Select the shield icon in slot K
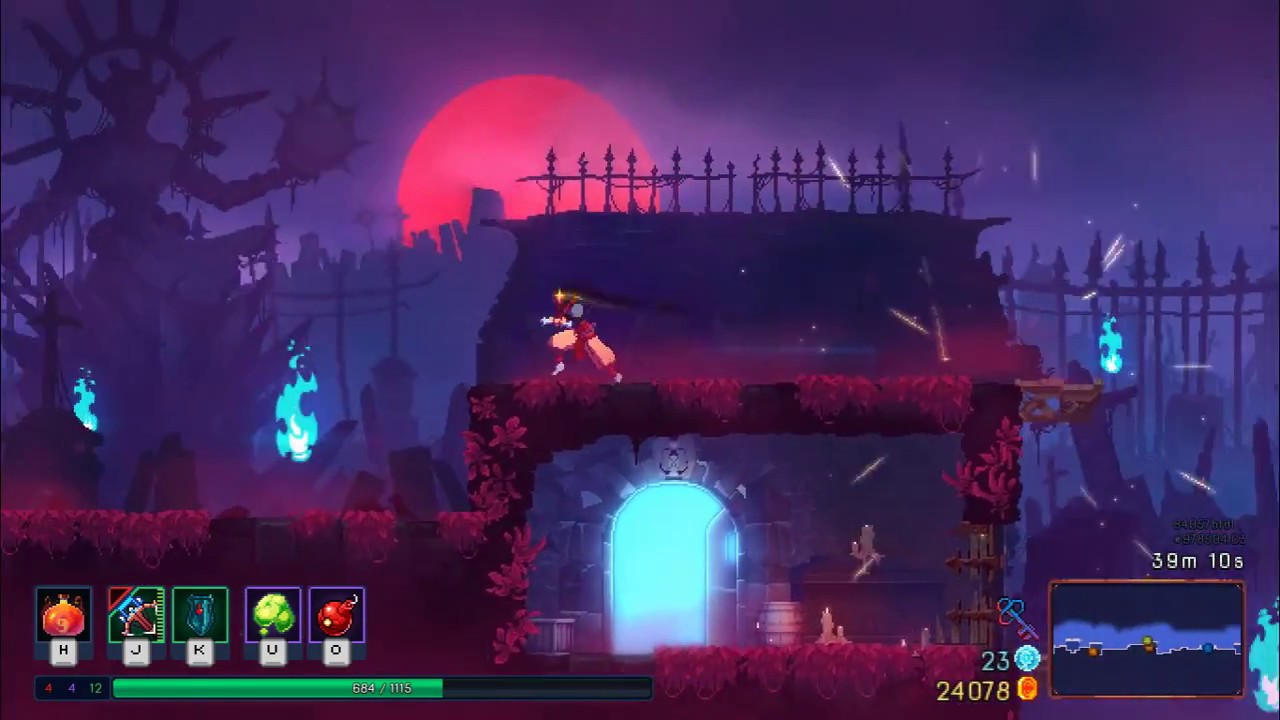The image size is (1280, 720). pyautogui.click(x=199, y=614)
